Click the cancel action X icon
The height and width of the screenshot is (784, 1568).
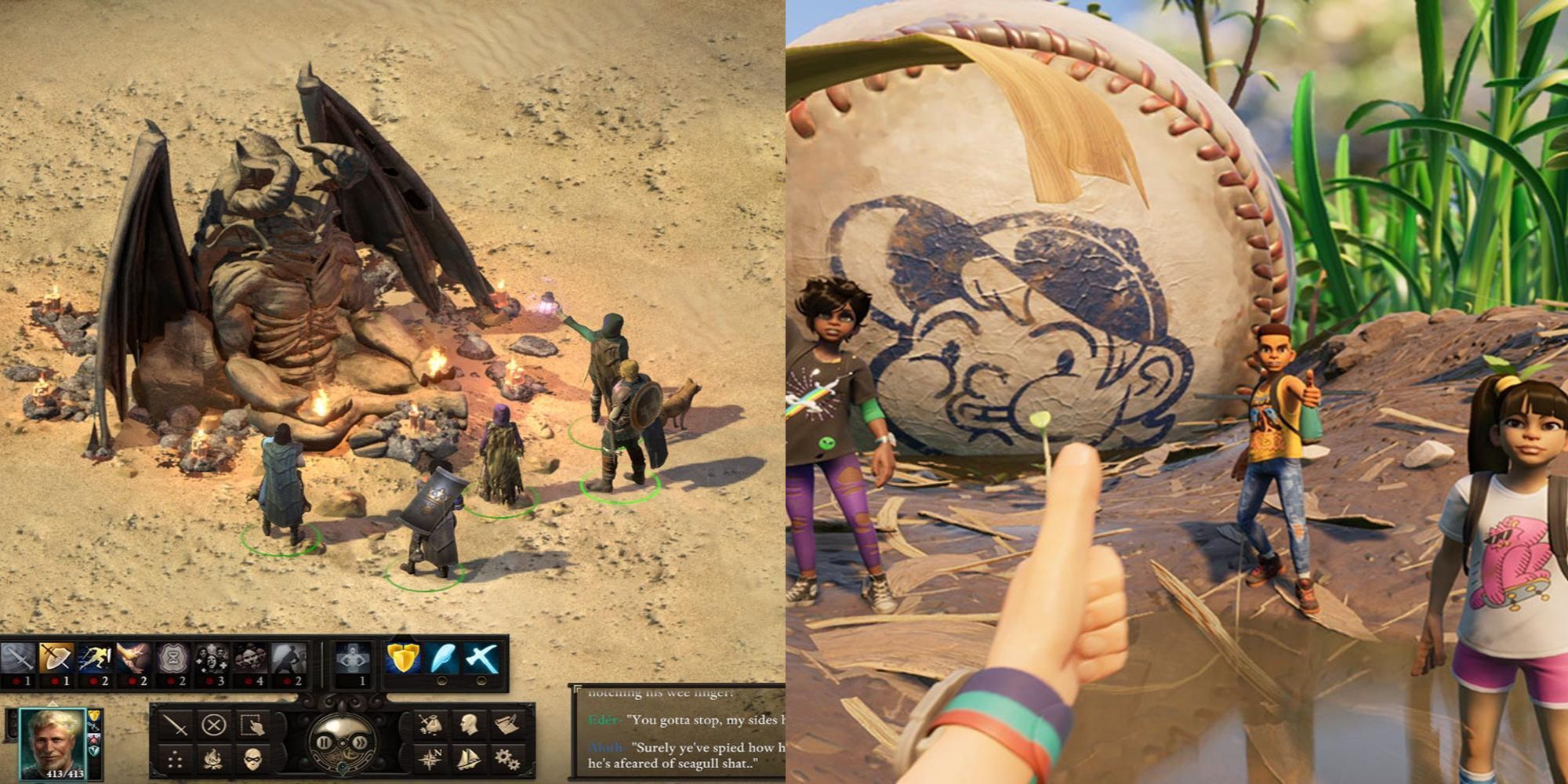tap(213, 723)
